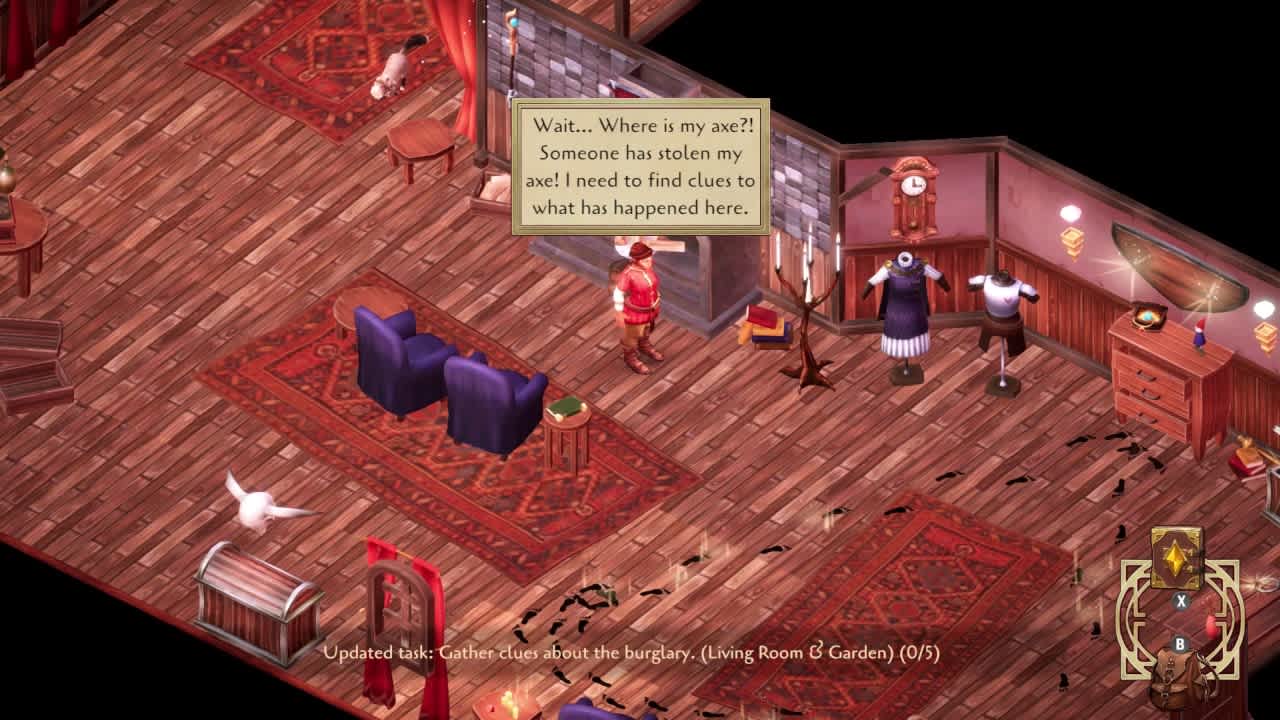Click the X button prompt above the backpack
1280x720 pixels.
[1181, 600]
